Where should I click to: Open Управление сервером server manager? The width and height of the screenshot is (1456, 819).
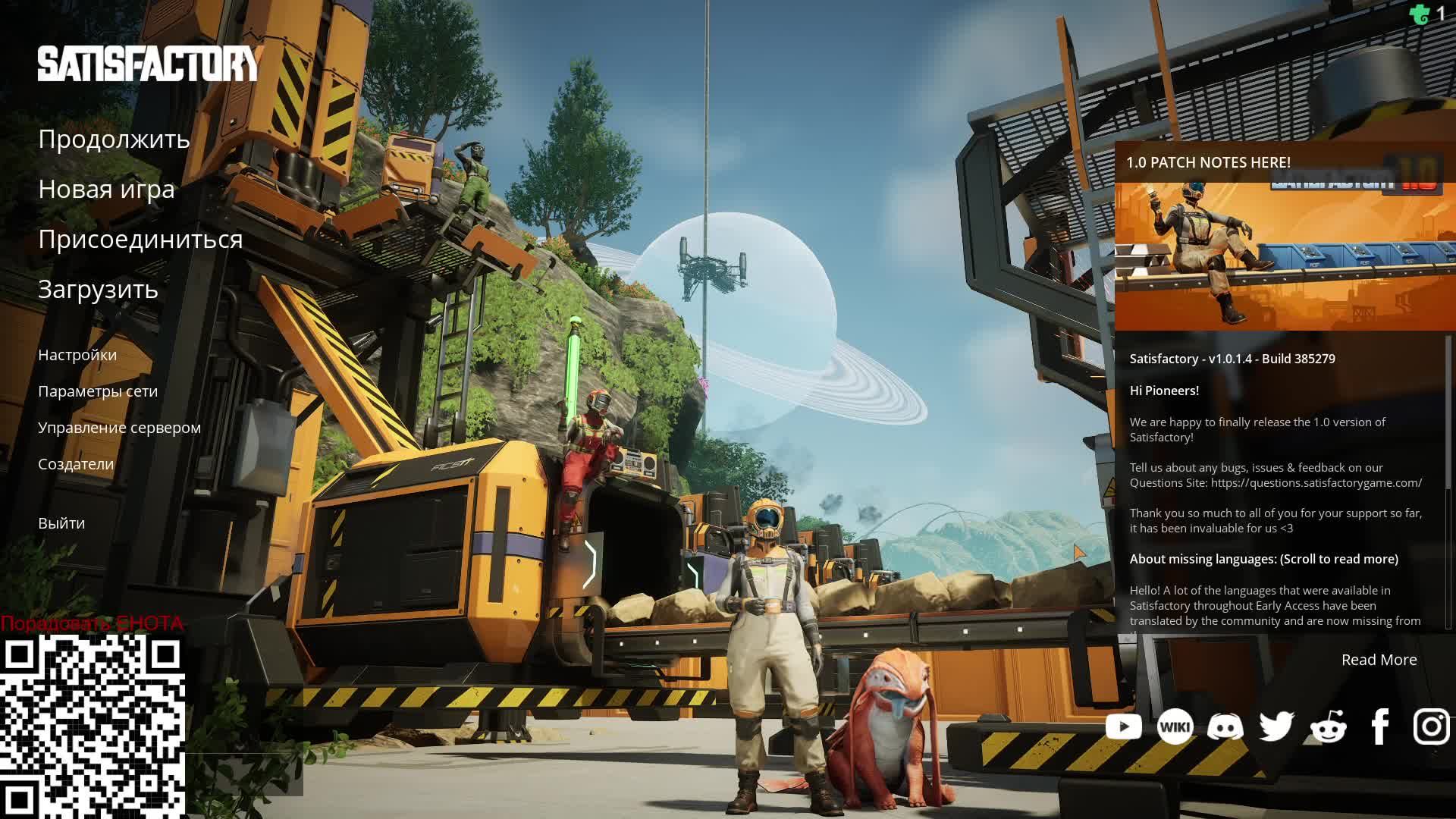119,428
